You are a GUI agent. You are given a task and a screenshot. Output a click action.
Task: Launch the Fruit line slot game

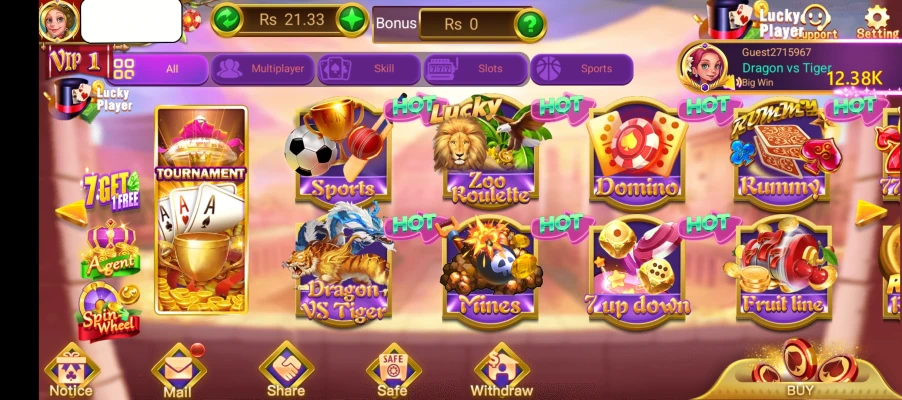[783, 270]
